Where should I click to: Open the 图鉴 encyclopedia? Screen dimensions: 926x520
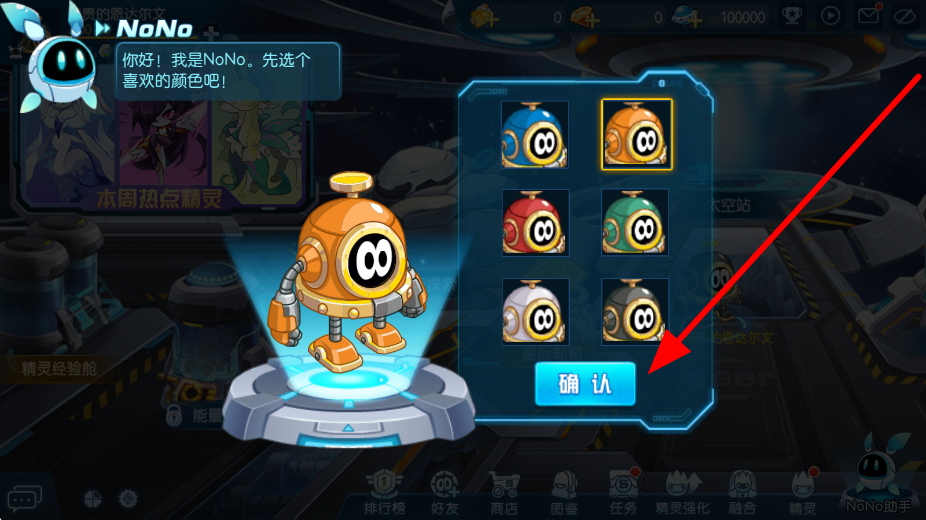pos(564,492)
